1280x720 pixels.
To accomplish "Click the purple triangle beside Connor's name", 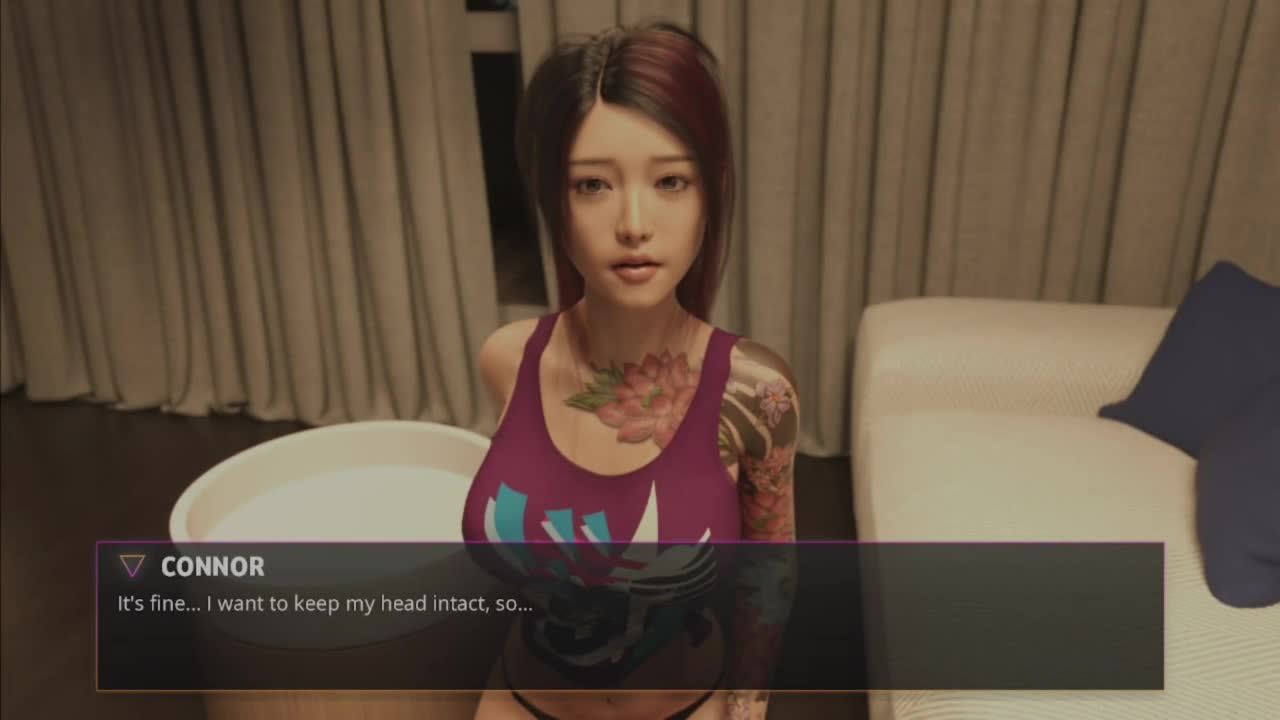I will 132,567.
